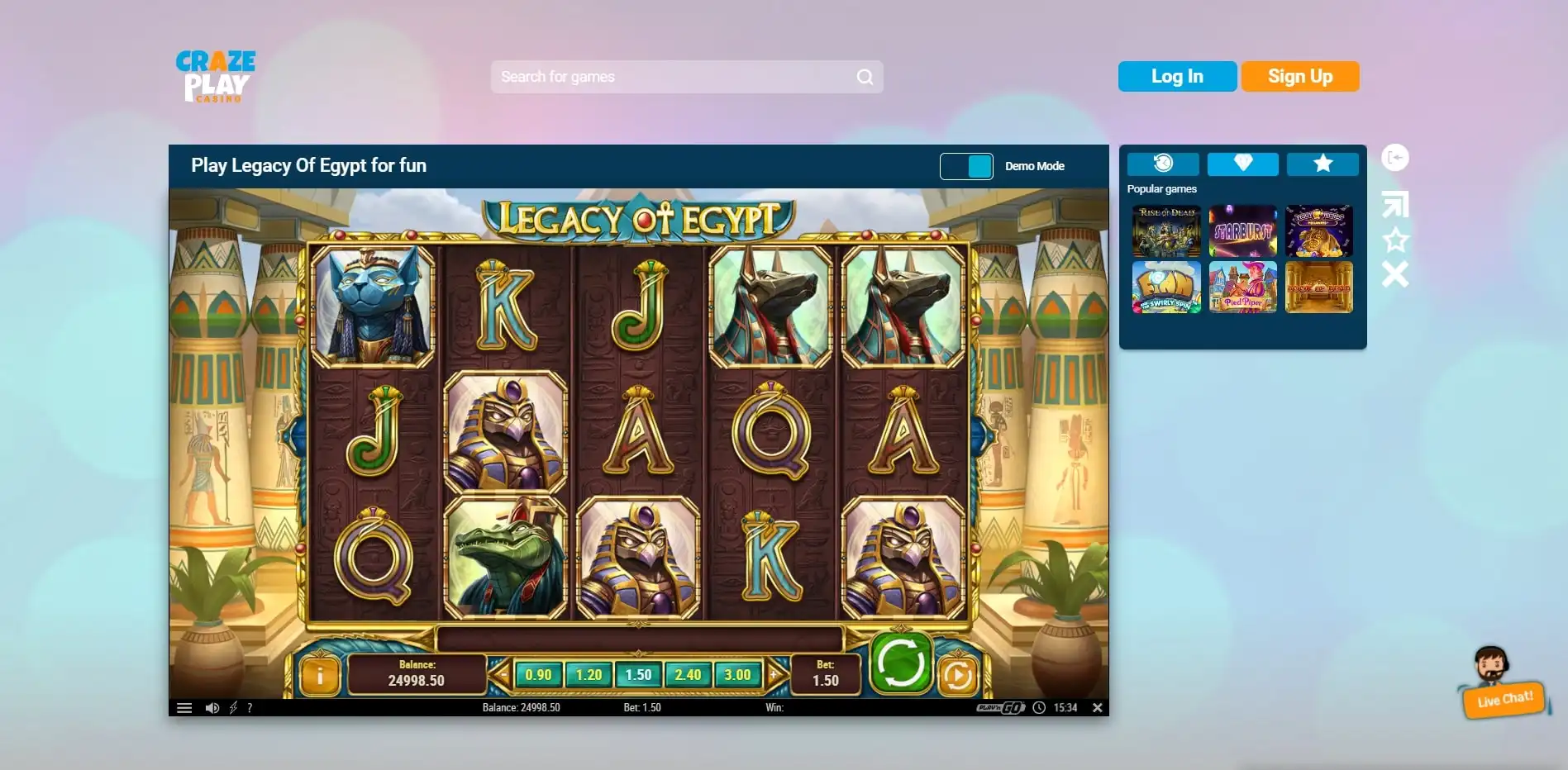Launch the Starburst game thumbnail
This screenshot has width=1568, height=770.
1242,231
